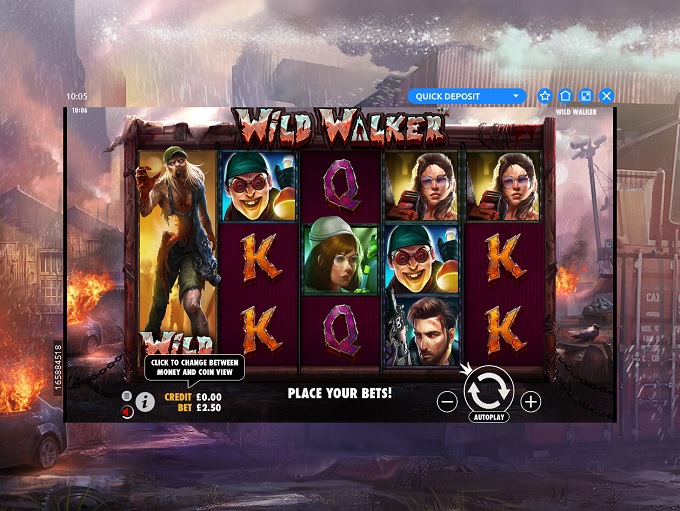
Task: Open the Quick Deposit dropdown
Action: click(x=466, y=96)
